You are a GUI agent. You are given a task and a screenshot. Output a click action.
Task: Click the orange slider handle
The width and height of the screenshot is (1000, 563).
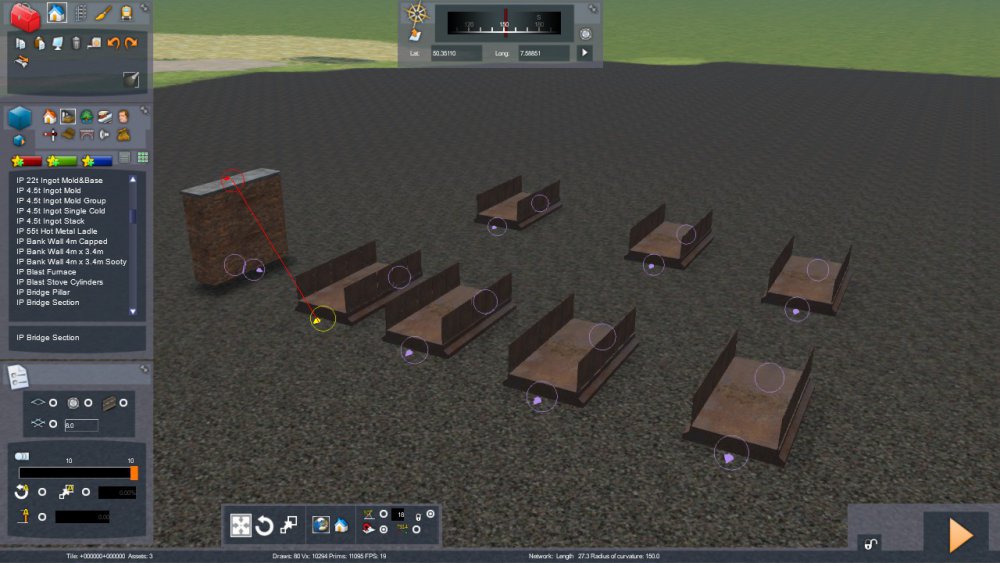[x=134, y=473]
